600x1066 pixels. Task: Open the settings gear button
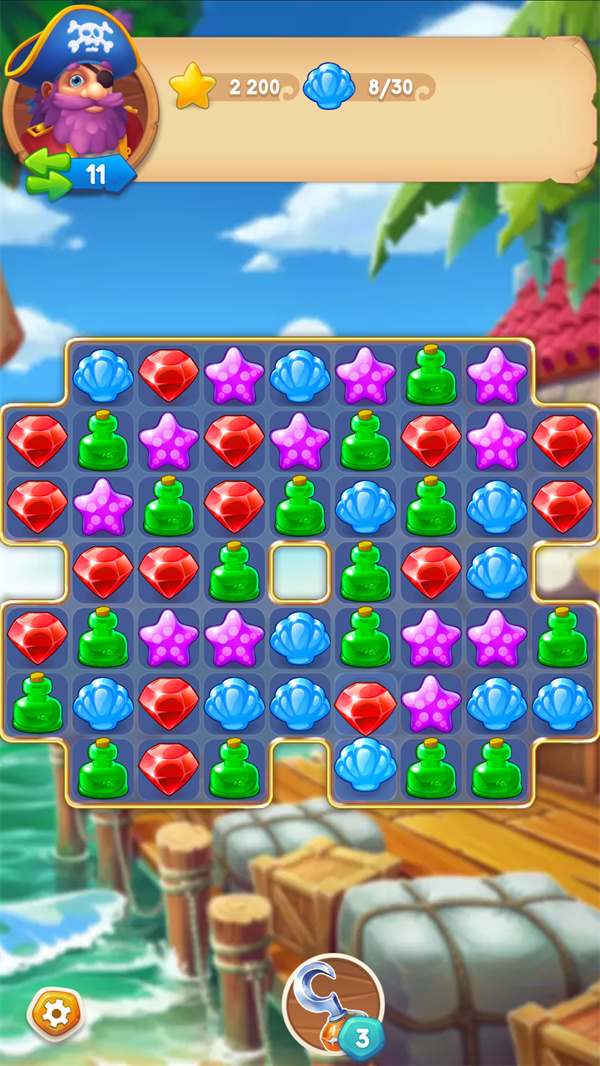[56, 1013]
